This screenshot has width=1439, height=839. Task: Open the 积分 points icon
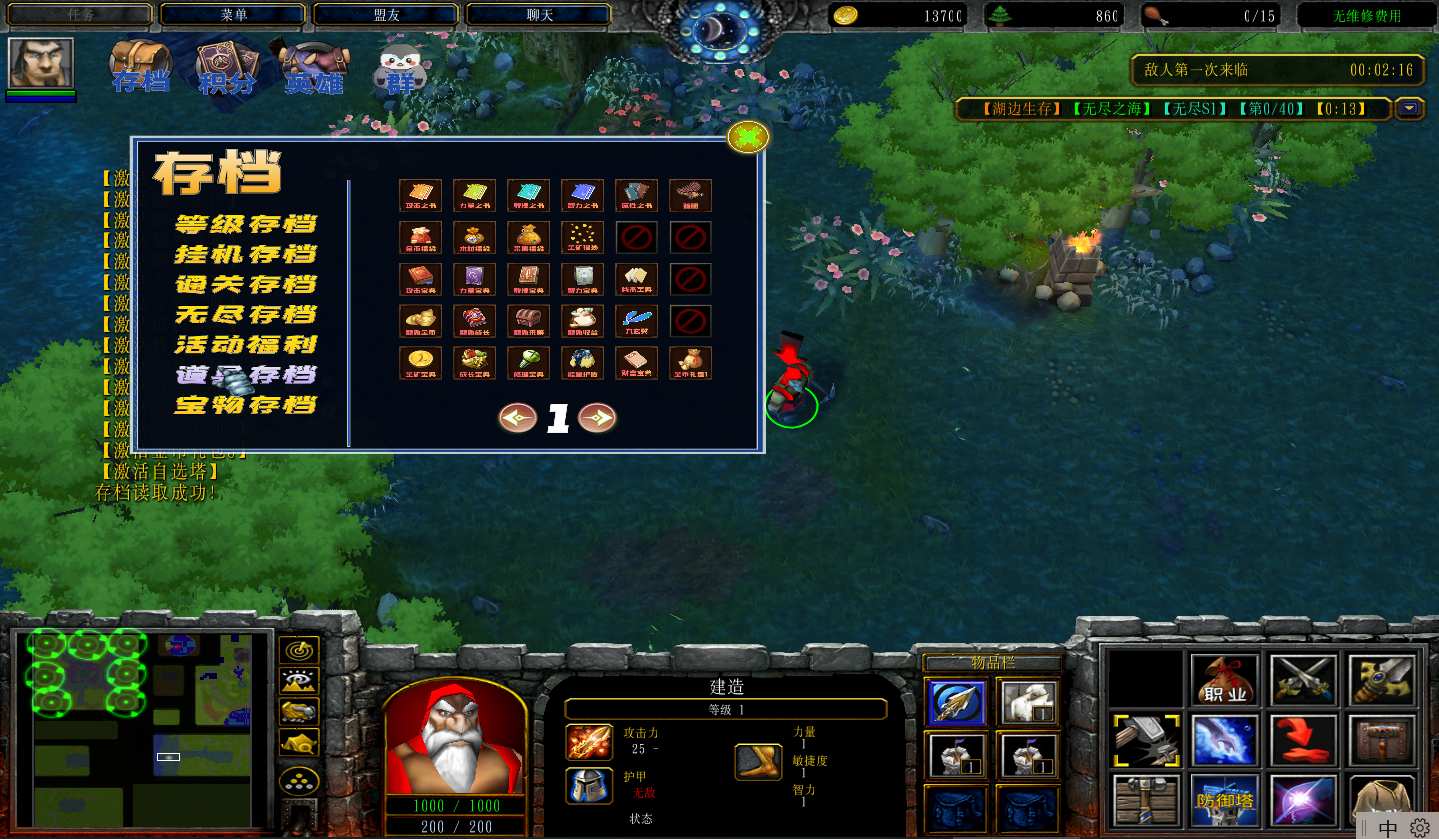226,68
